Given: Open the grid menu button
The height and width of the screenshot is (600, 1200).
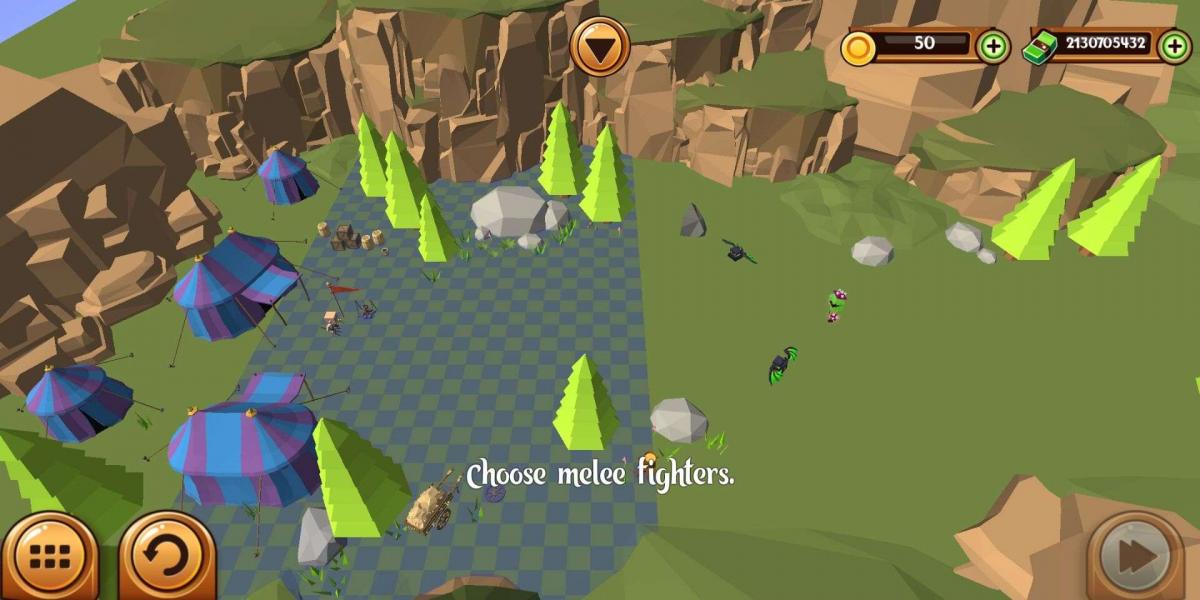Looking at the screenshot, I should tap(49, 557).
